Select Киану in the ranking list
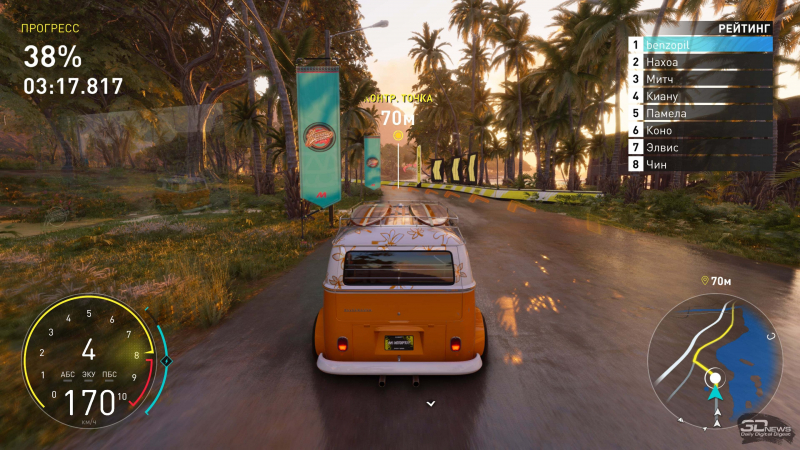Image resolution: width=800 pixels, height=450 pixels. point(700,96)
